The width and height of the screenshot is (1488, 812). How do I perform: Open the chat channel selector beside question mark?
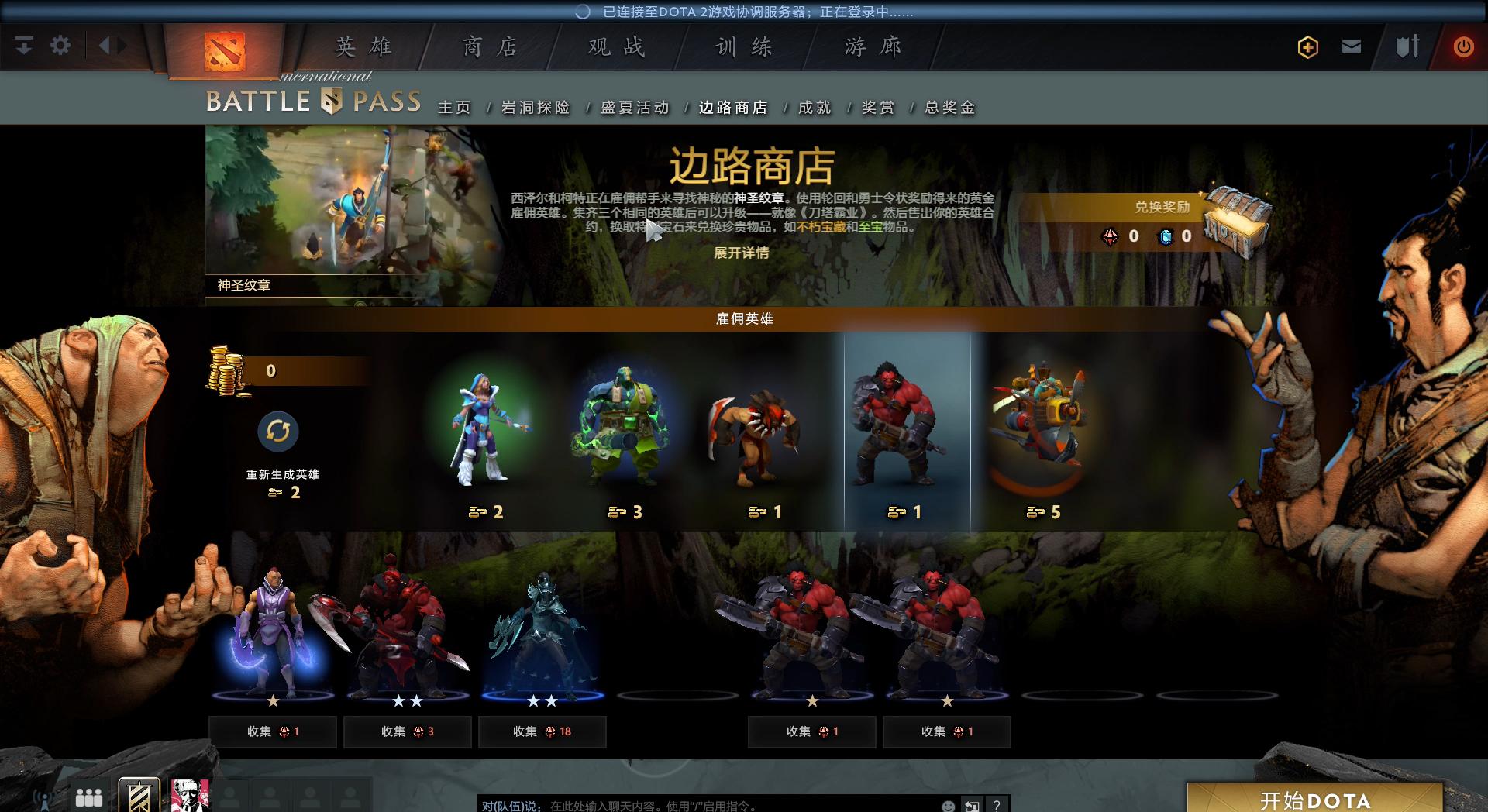(971, 806)
